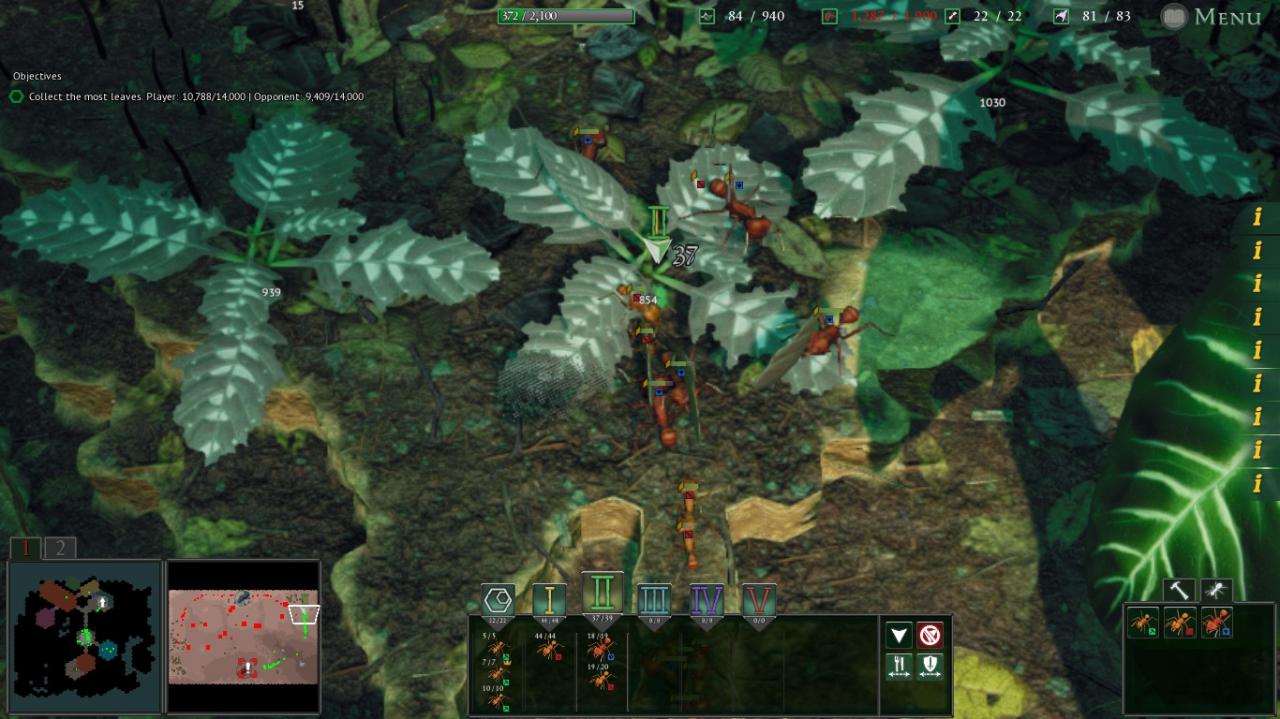Choose the large ant with blue badge
Viewport: 1280px width, 719px height.
point(1216,623)
